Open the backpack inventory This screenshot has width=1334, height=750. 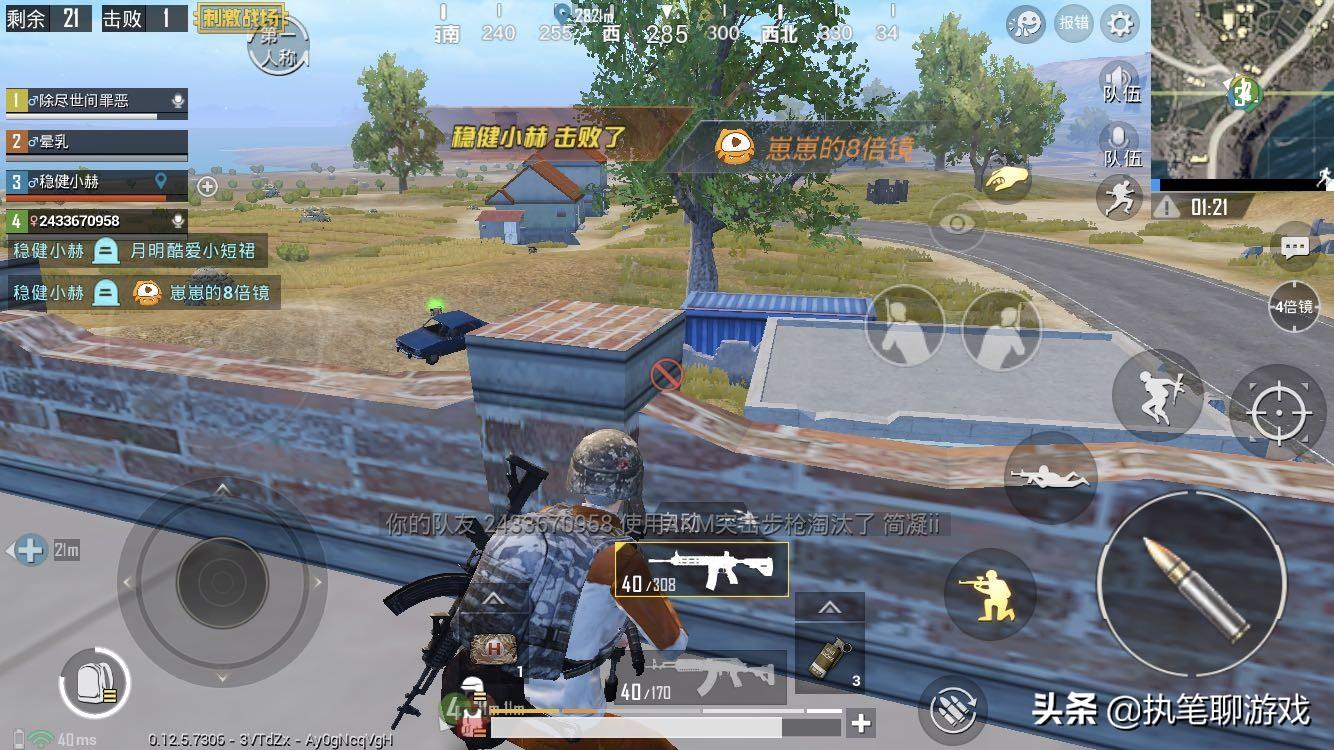point(95,684)
